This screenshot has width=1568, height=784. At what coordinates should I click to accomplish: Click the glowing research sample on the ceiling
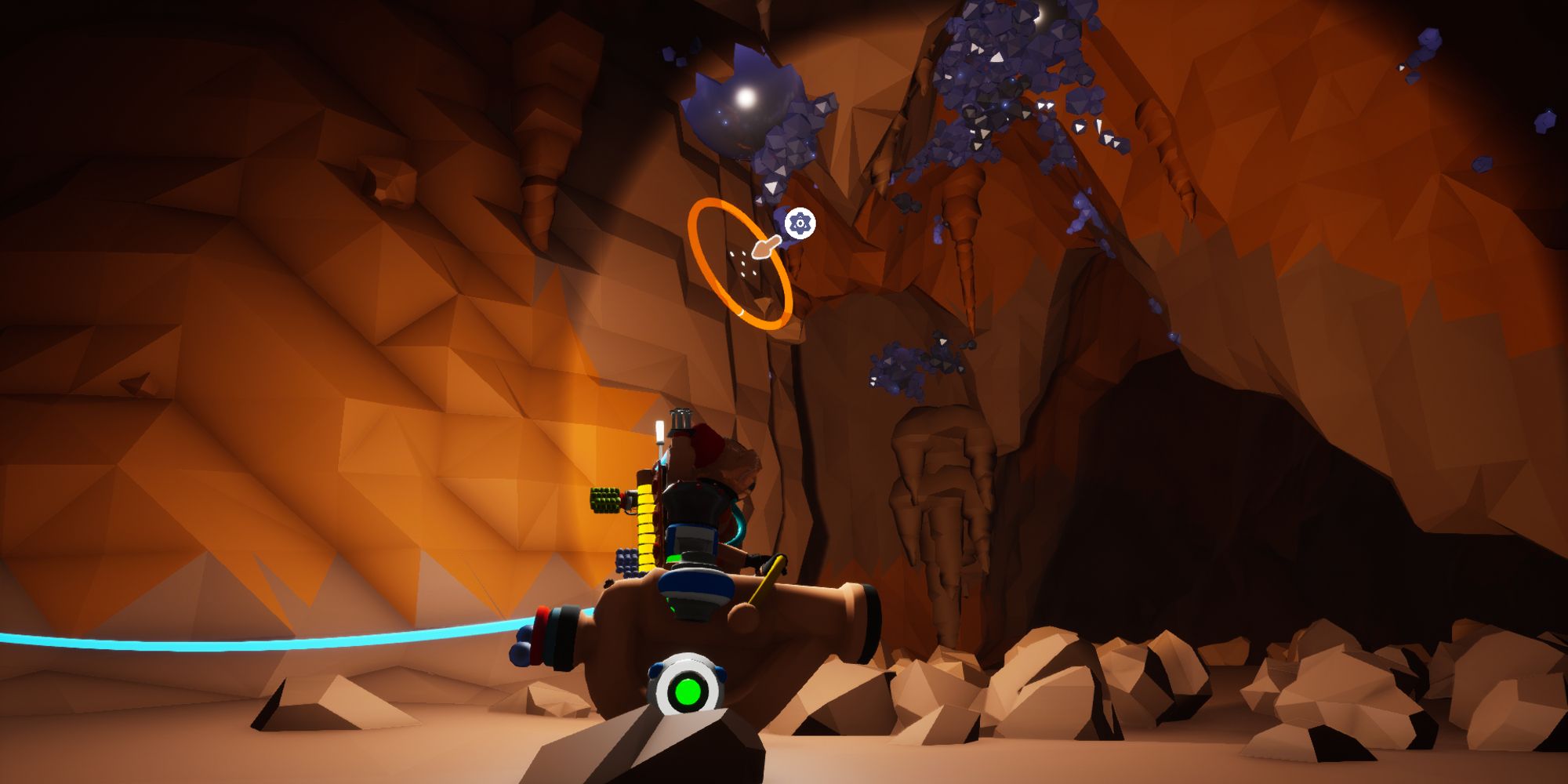tap(745, 98)
